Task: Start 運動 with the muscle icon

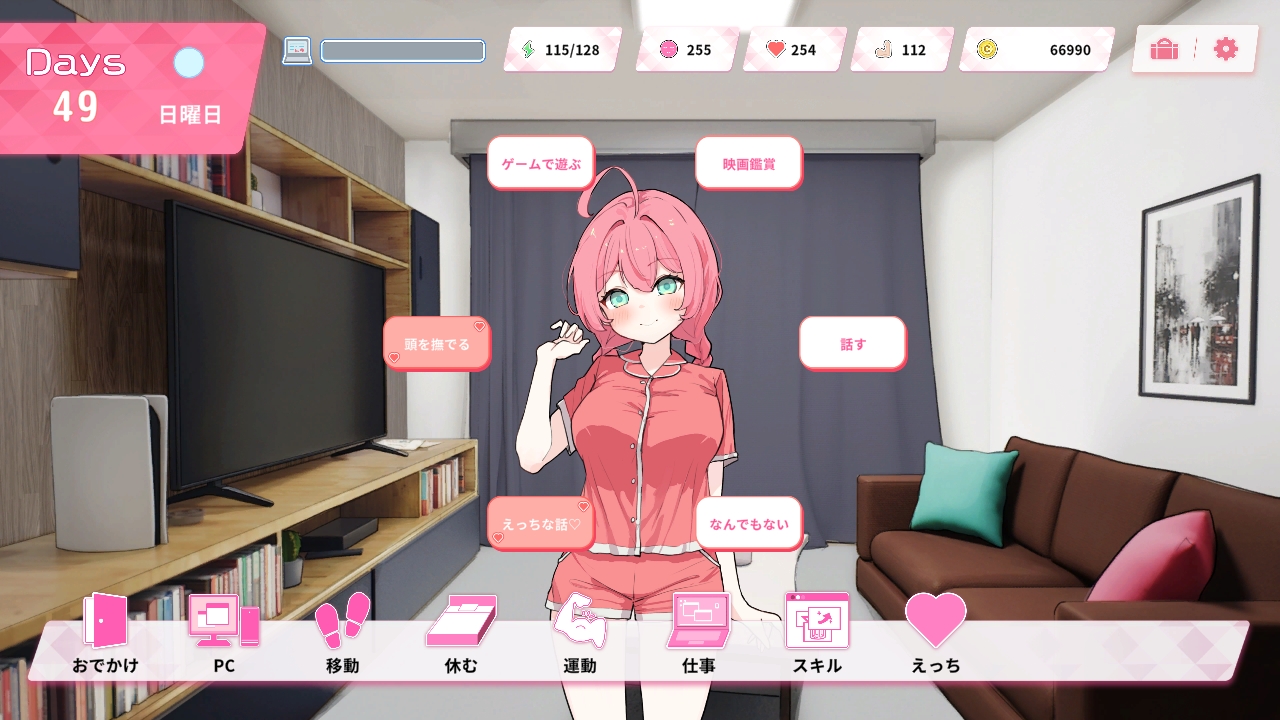Action: tap(580, 632)
